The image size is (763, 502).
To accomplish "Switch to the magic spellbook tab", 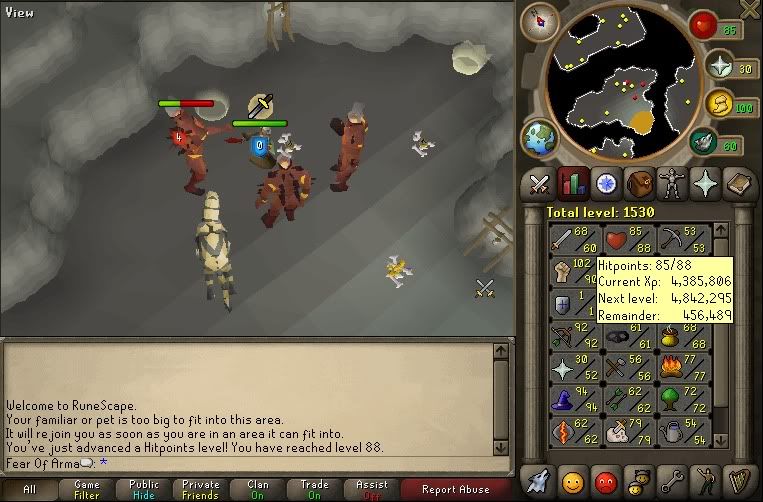I will tap(739, 184).
